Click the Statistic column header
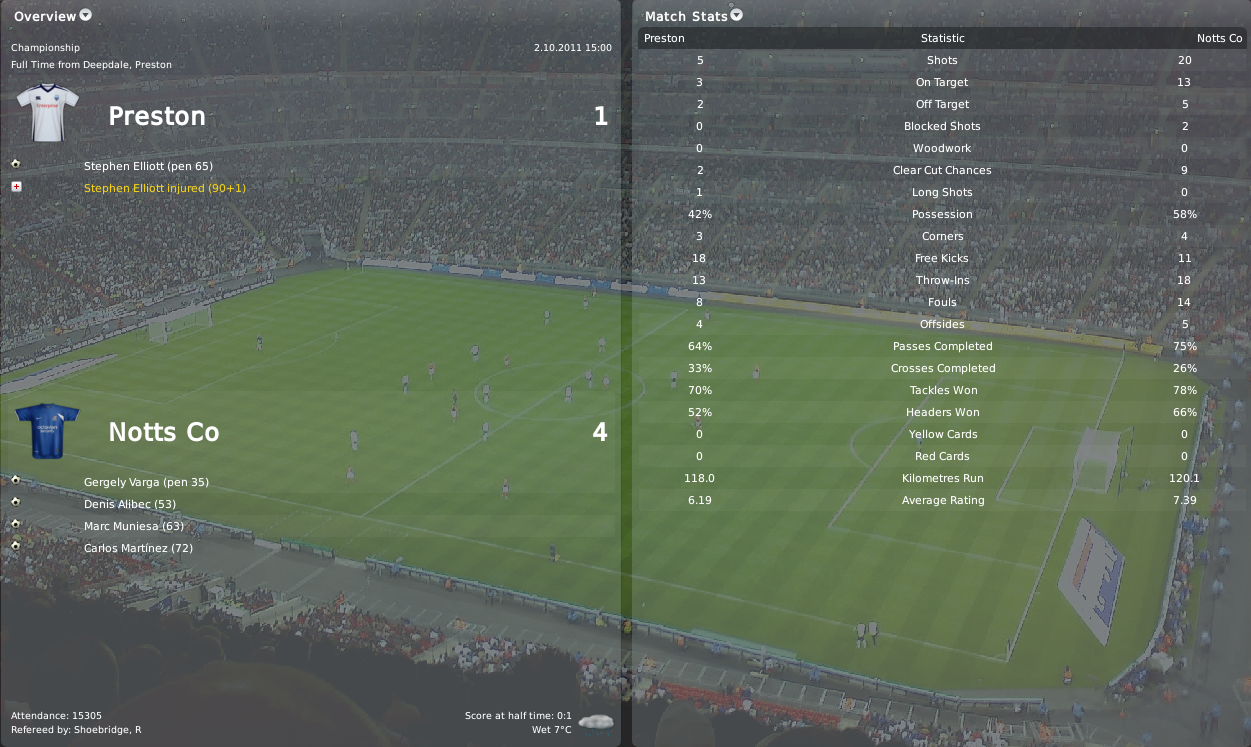 coord(942,38)
